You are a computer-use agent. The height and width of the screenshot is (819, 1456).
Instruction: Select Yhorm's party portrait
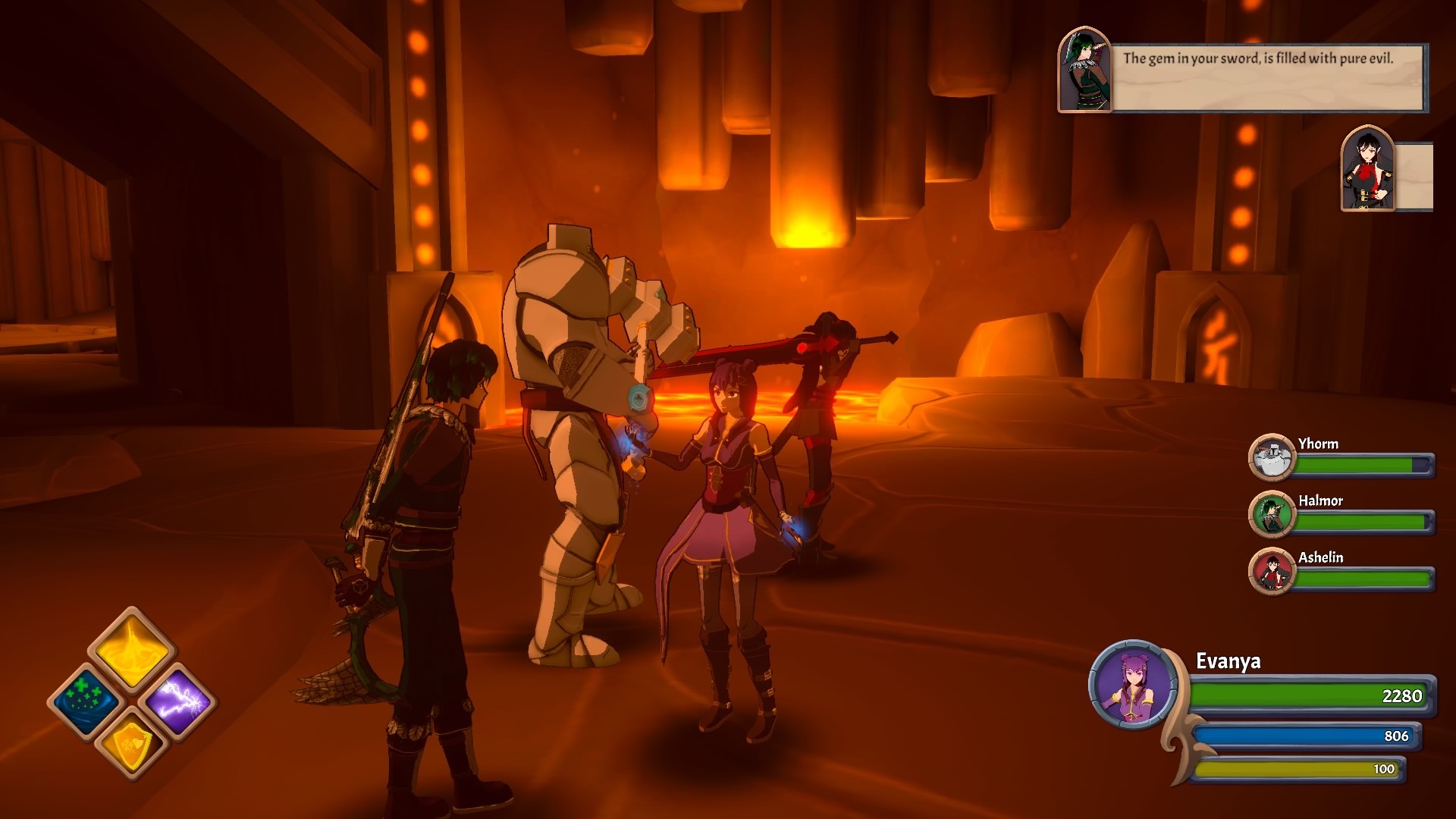tap(1271, 457)
